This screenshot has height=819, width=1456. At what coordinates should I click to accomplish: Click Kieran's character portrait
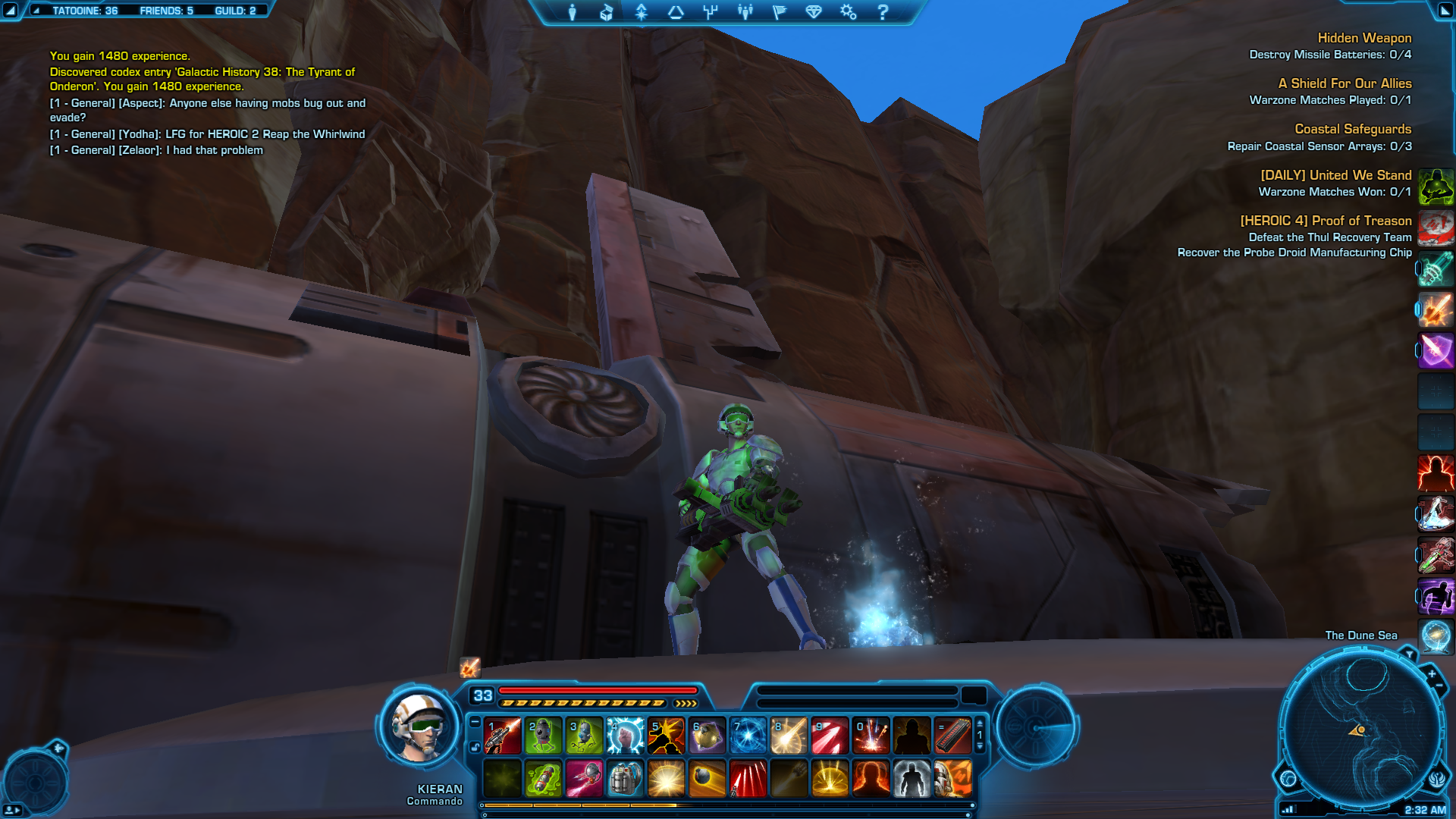click(x=419, y=728)
